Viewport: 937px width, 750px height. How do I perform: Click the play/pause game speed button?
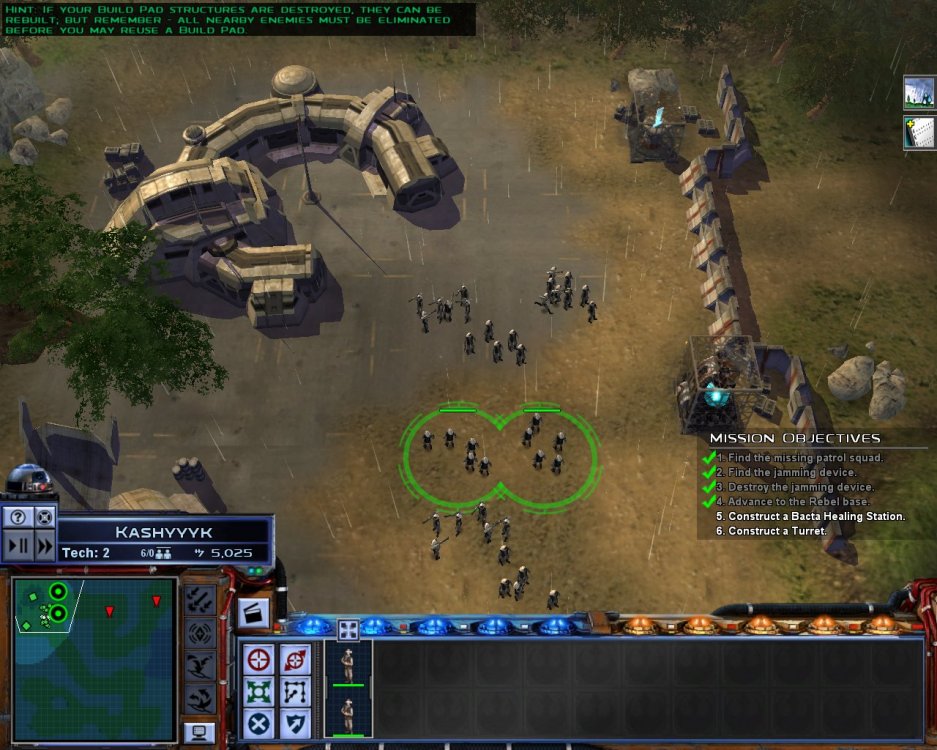click(18, 546)
